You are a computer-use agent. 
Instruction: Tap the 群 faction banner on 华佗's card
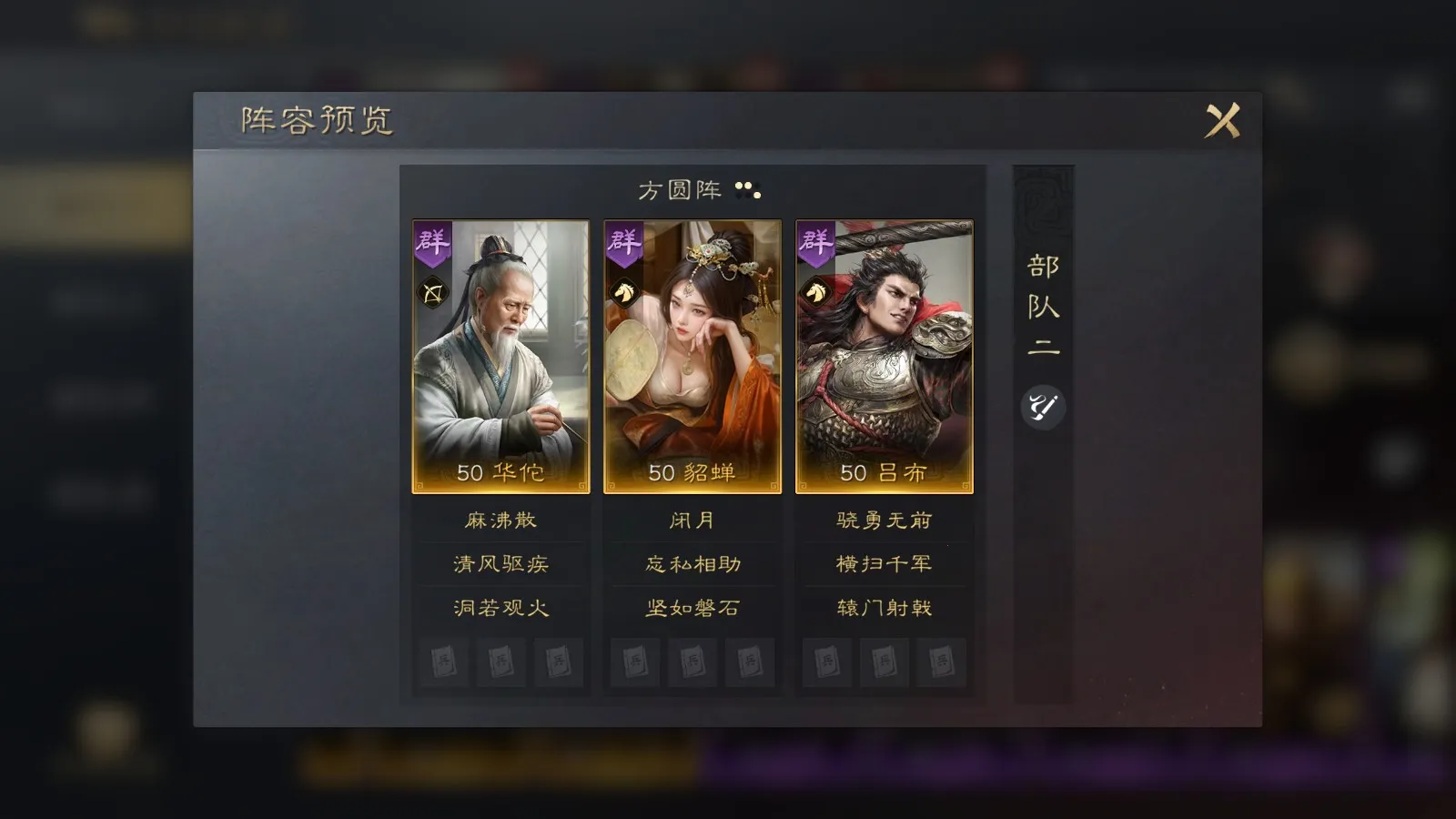click(x=434, y=244)
